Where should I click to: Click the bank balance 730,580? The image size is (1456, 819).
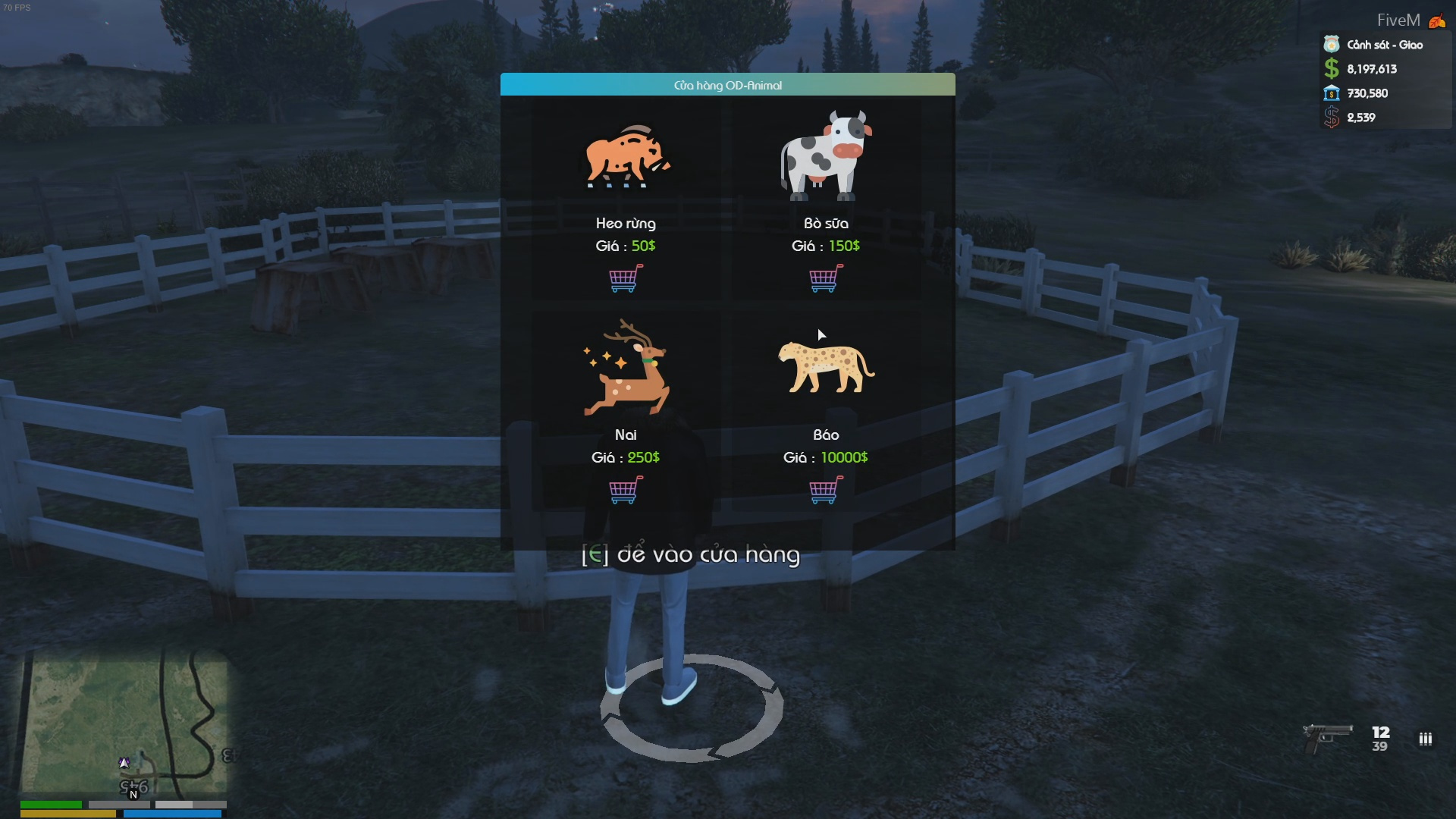pyautogui.click(x=1367, y=93)
